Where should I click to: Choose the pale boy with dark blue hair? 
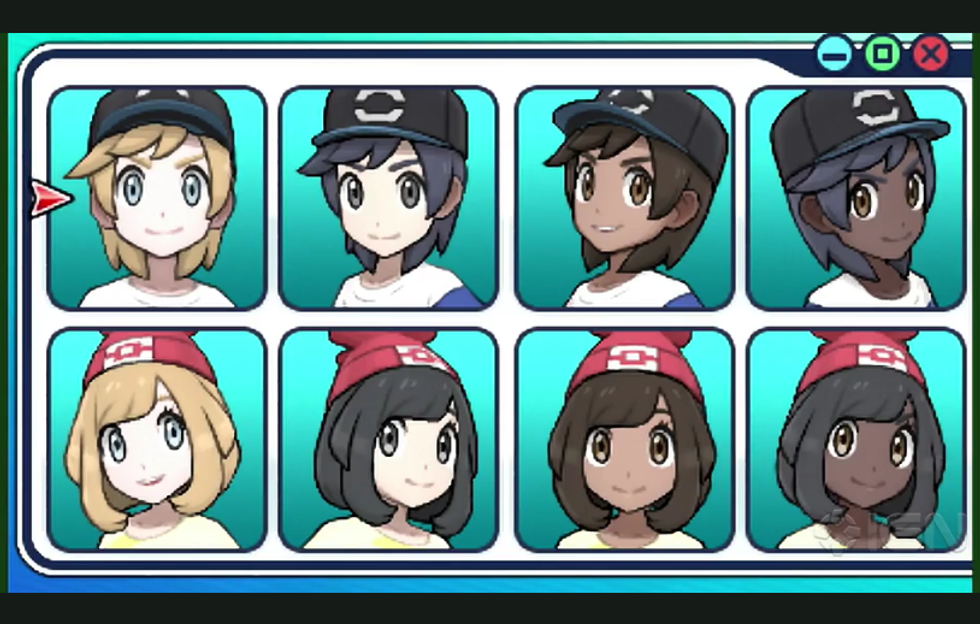388,198
